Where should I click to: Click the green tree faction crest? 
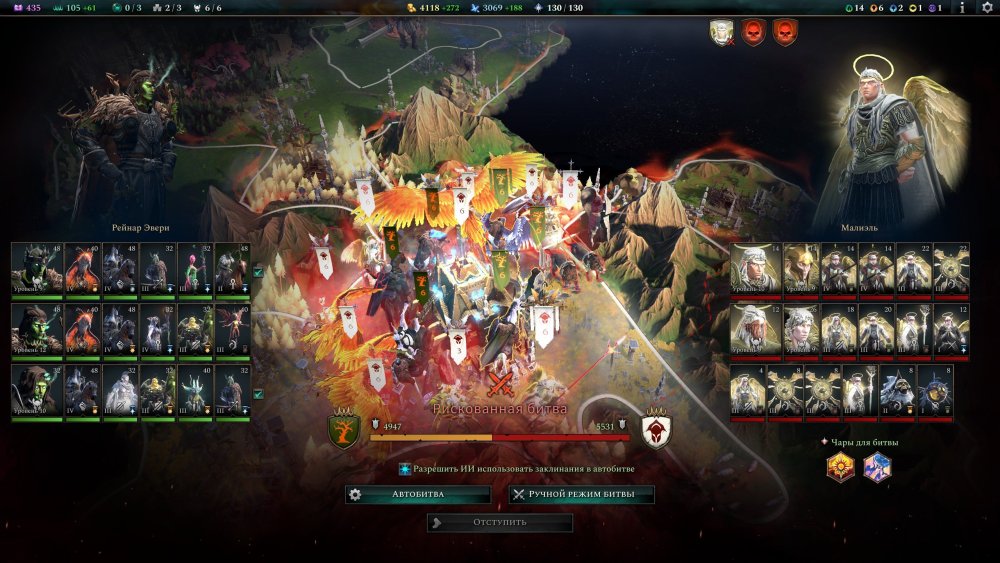click(344, 431)
